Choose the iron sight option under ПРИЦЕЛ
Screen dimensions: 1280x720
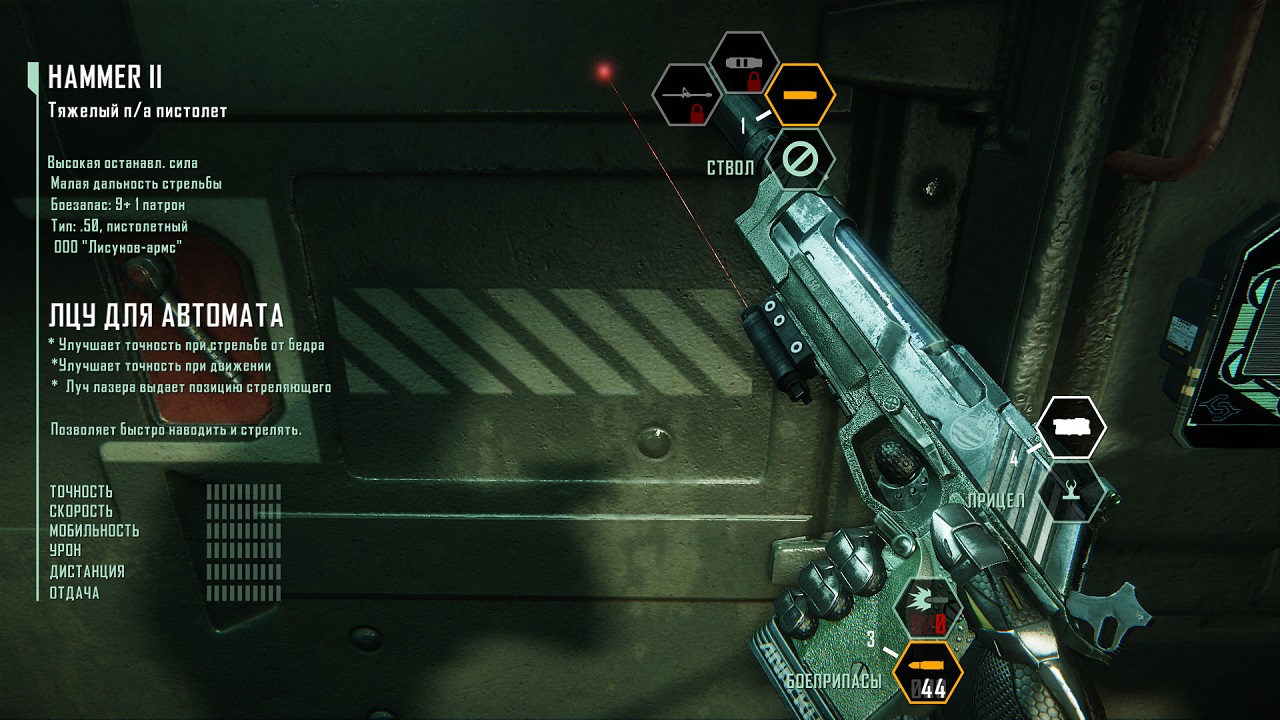click(1071, 492)
